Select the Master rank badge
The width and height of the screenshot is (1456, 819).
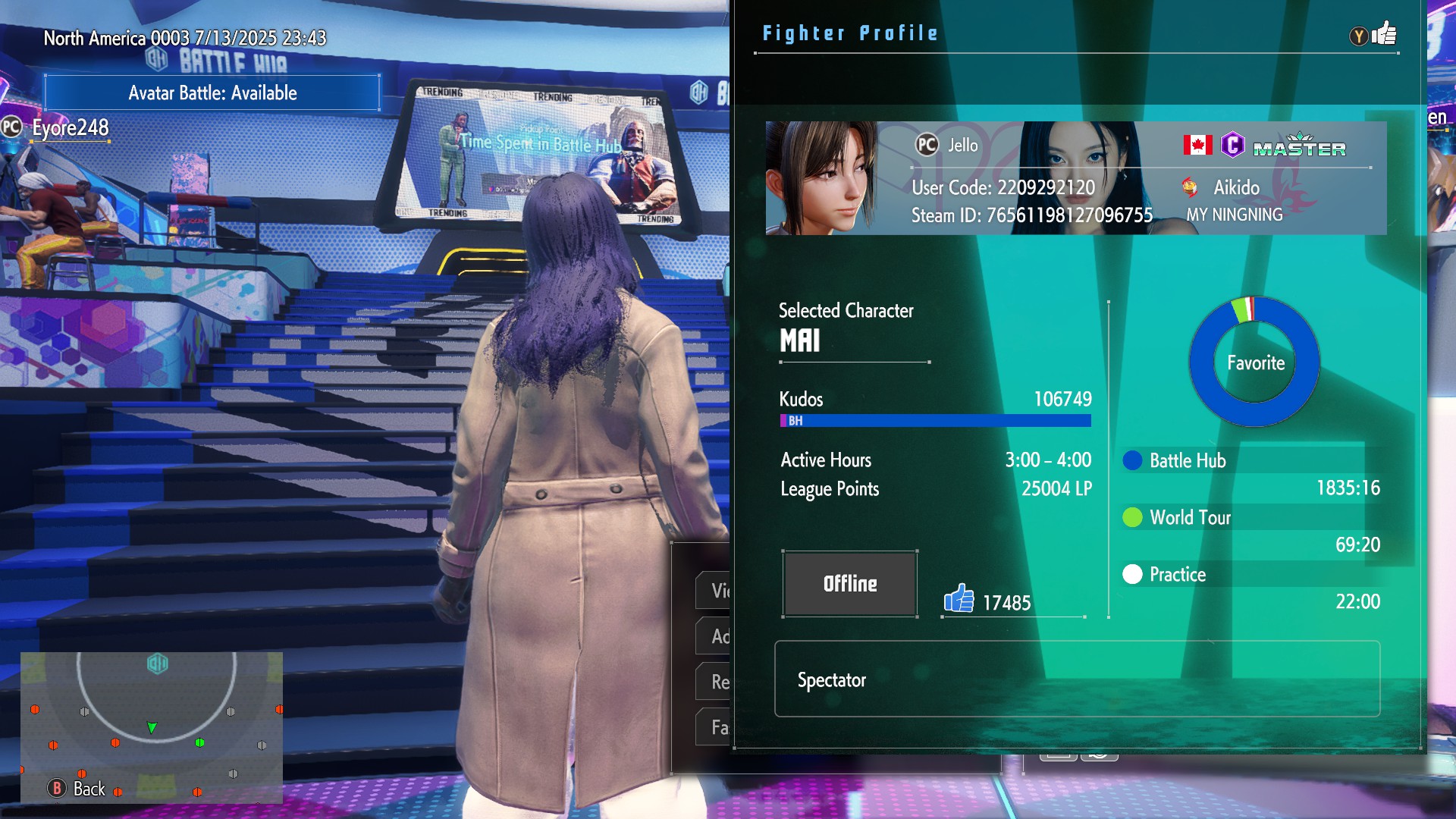[x=1299, y=146]
